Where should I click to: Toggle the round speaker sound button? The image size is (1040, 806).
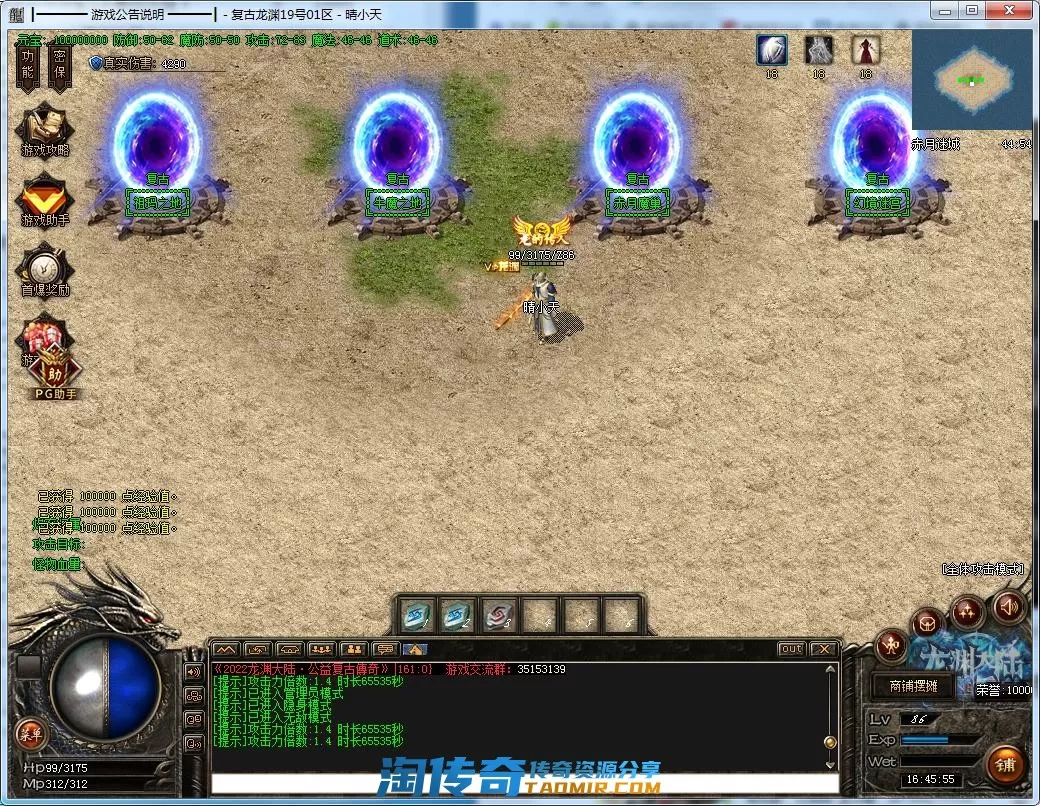[x=1008, y=606]
